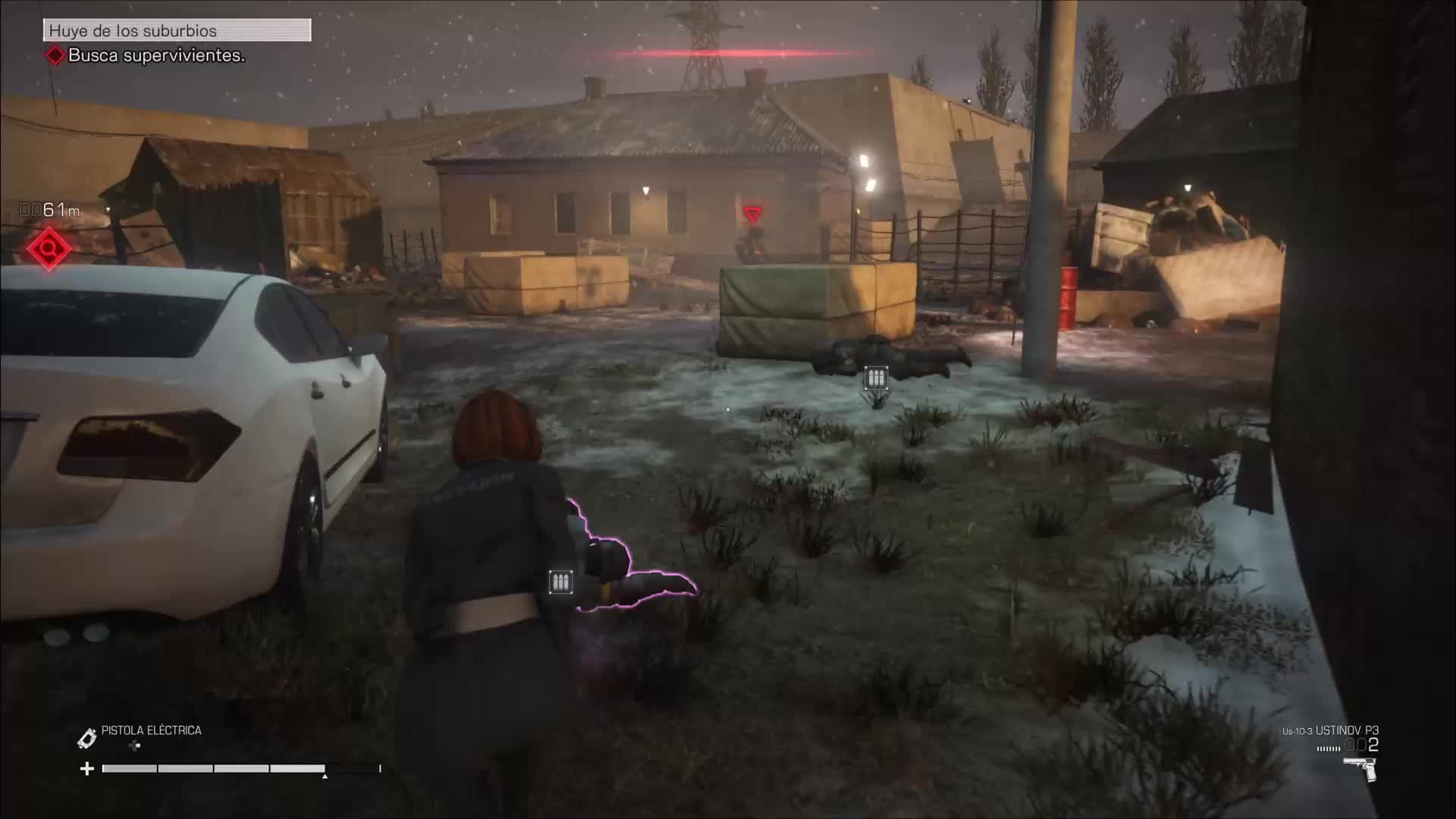1456x819 pixels.
Task: Select the Pistola Eléctrica gadget icon
Action: pyautogui.click(x=87, y=737)
